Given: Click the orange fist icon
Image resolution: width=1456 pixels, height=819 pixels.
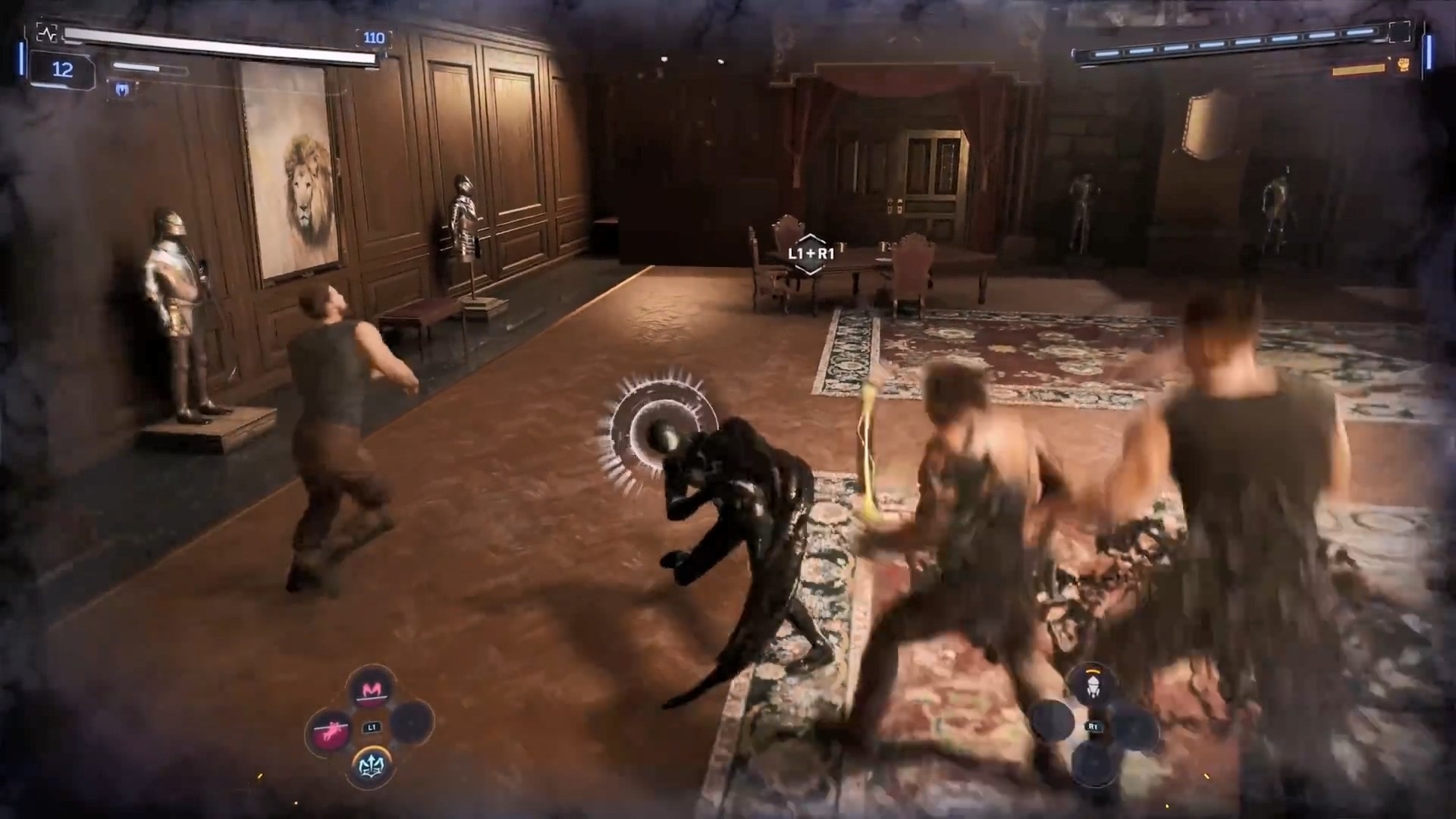Looking at the screenshot, I should click(x=1403, y=65).
